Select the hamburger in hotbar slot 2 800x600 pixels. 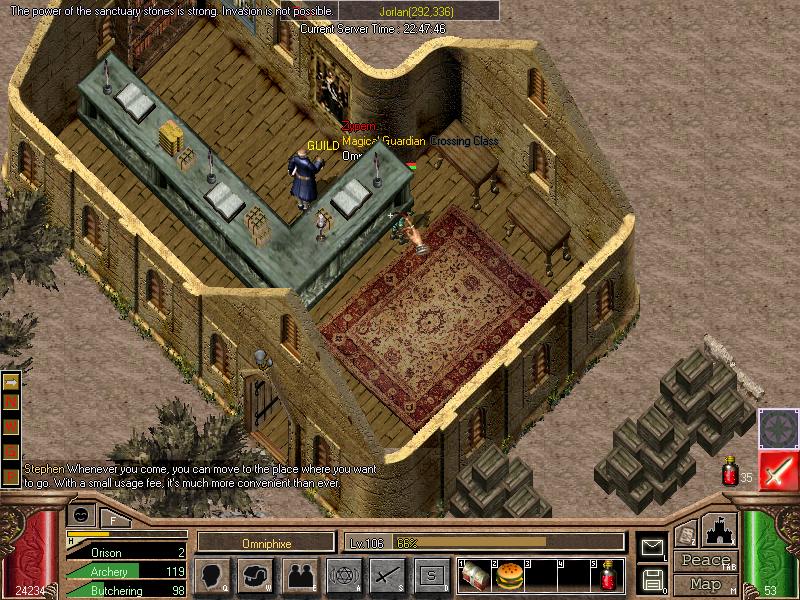click(x=508, y=575)
